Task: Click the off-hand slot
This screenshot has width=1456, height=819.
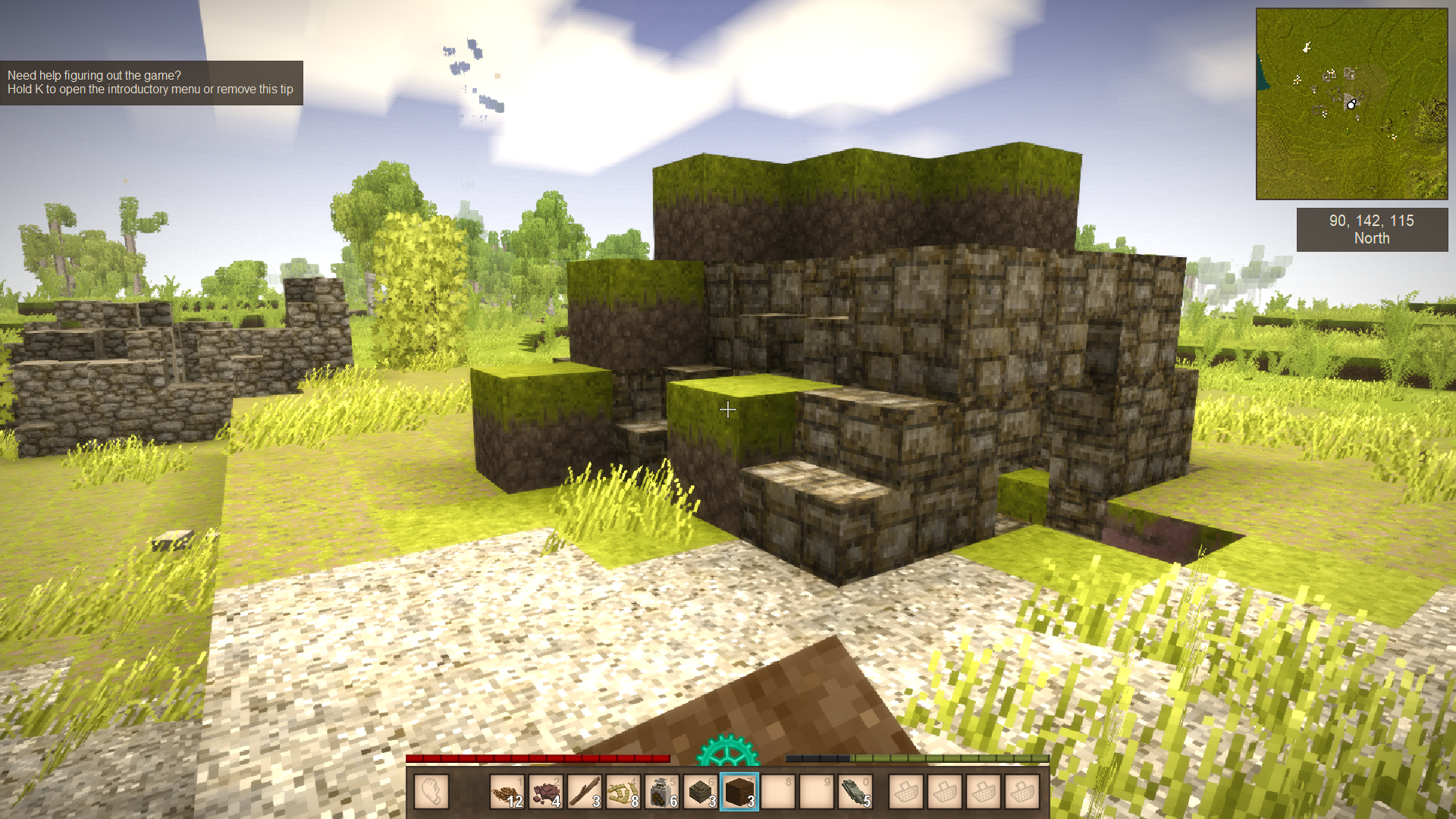Action: [432, 792]
